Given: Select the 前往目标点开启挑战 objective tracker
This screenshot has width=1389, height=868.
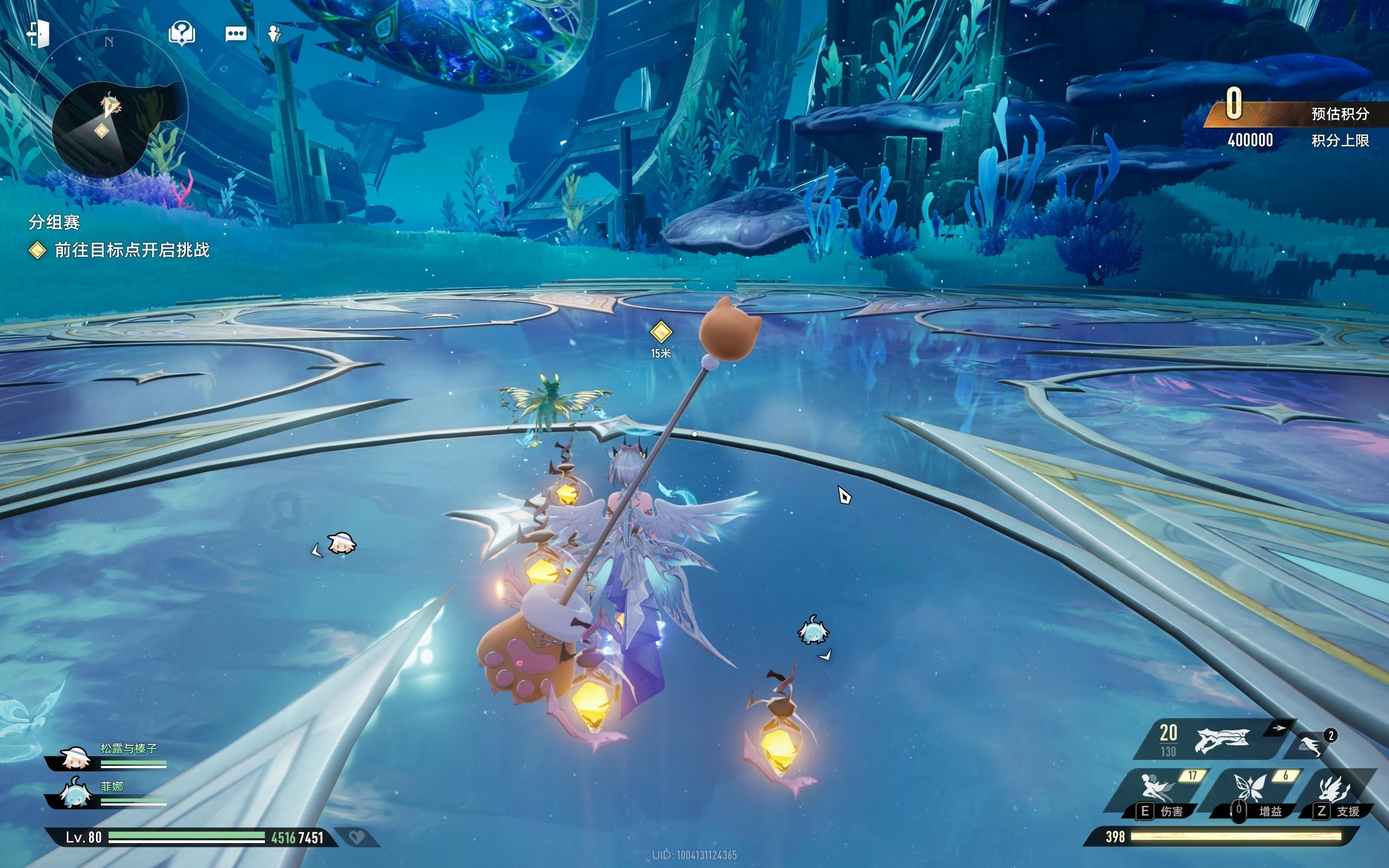Looking at the screenshot, I should (x=131, y=250).
